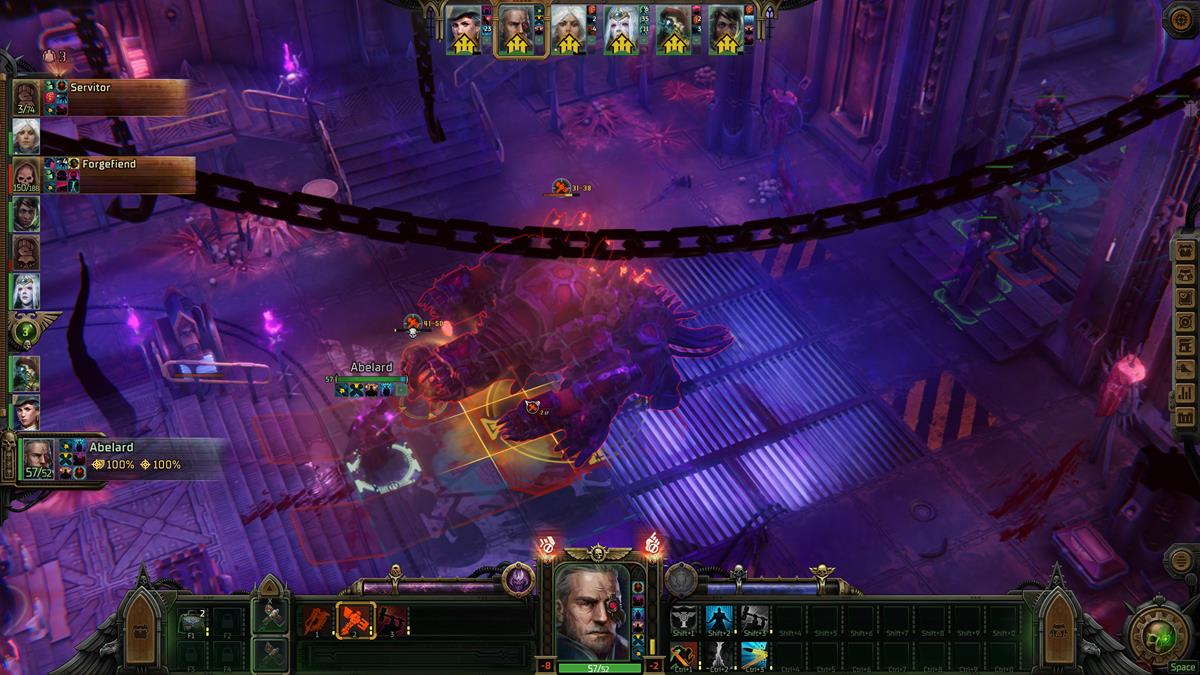
Task: Pick the white-haired woman's portrait in the top bar
Action: click(568, 30)
